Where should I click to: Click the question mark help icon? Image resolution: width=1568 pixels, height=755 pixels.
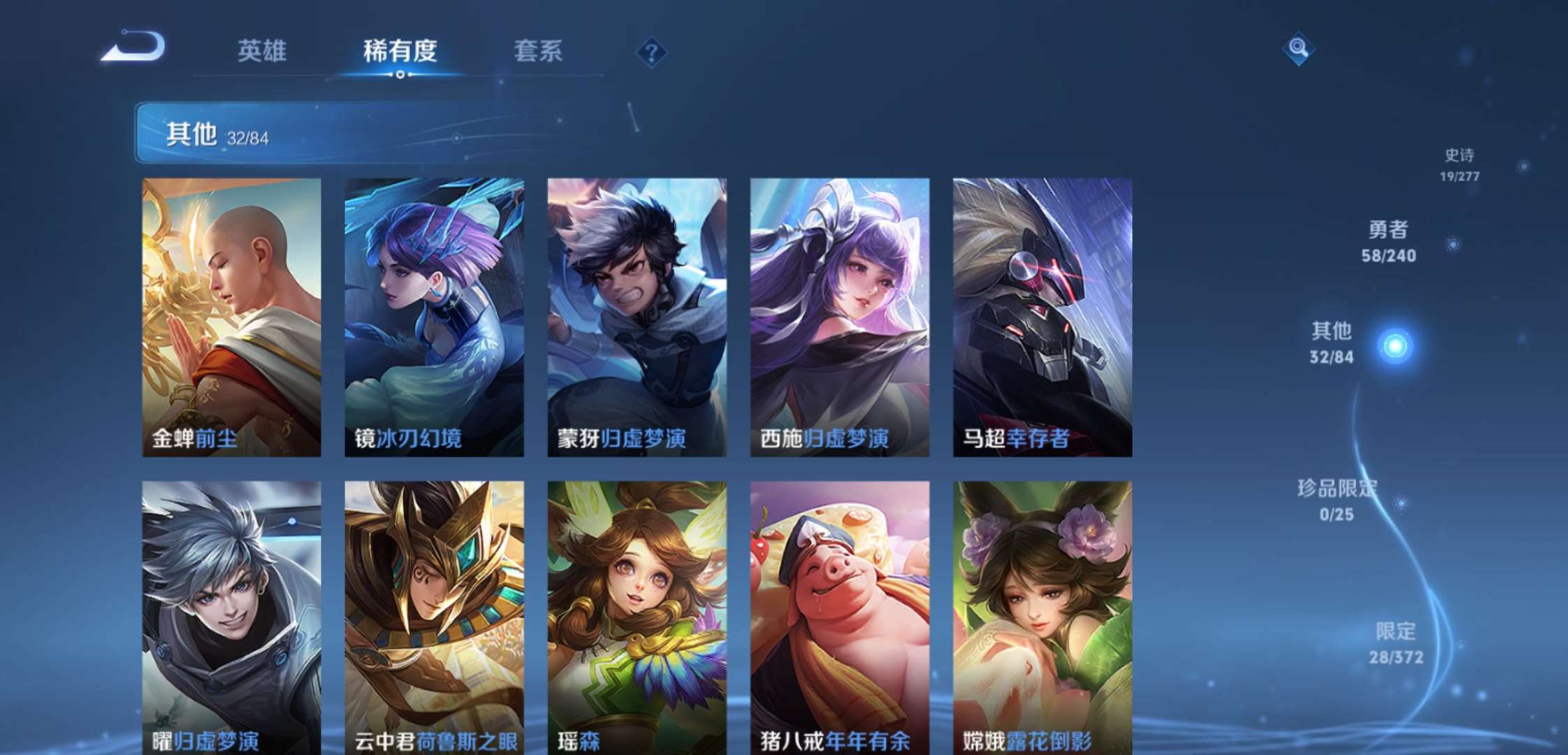(653, 52)
